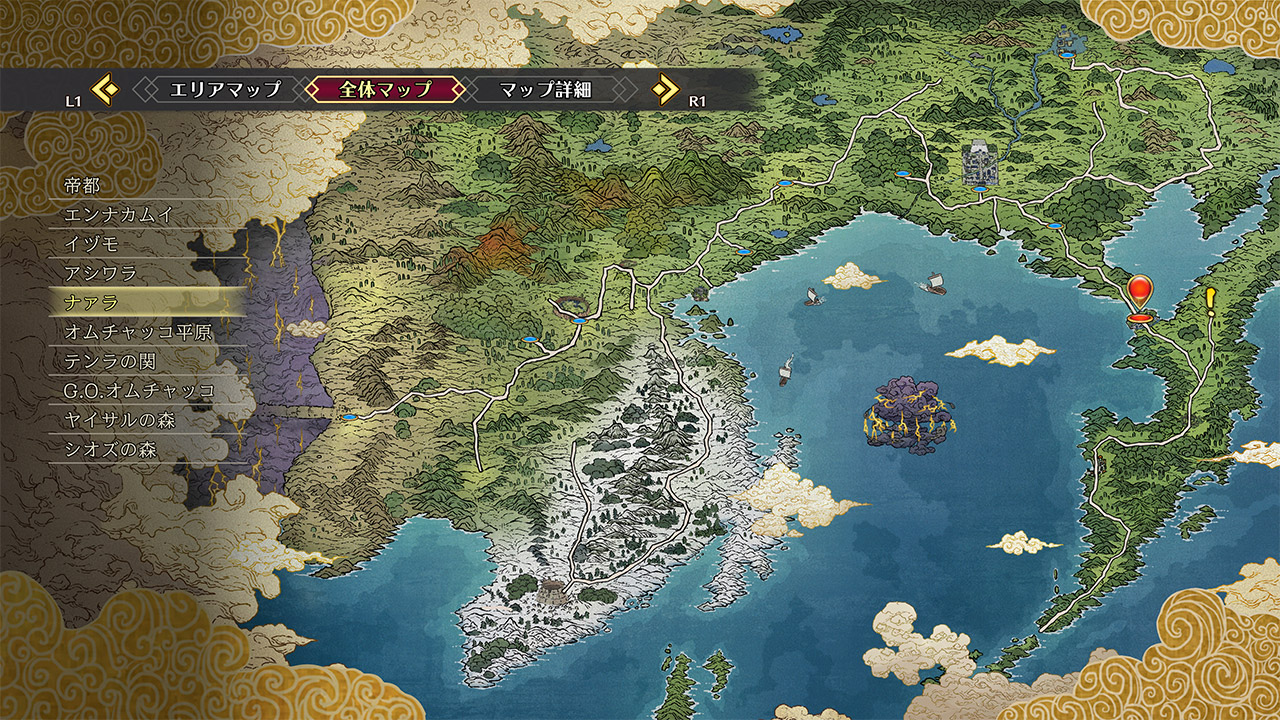The height and width of the screenshot is (720, 1280).
Task: Select エンナカムイ in the location list
Action: pyautogui.click(x=120, y=215)
